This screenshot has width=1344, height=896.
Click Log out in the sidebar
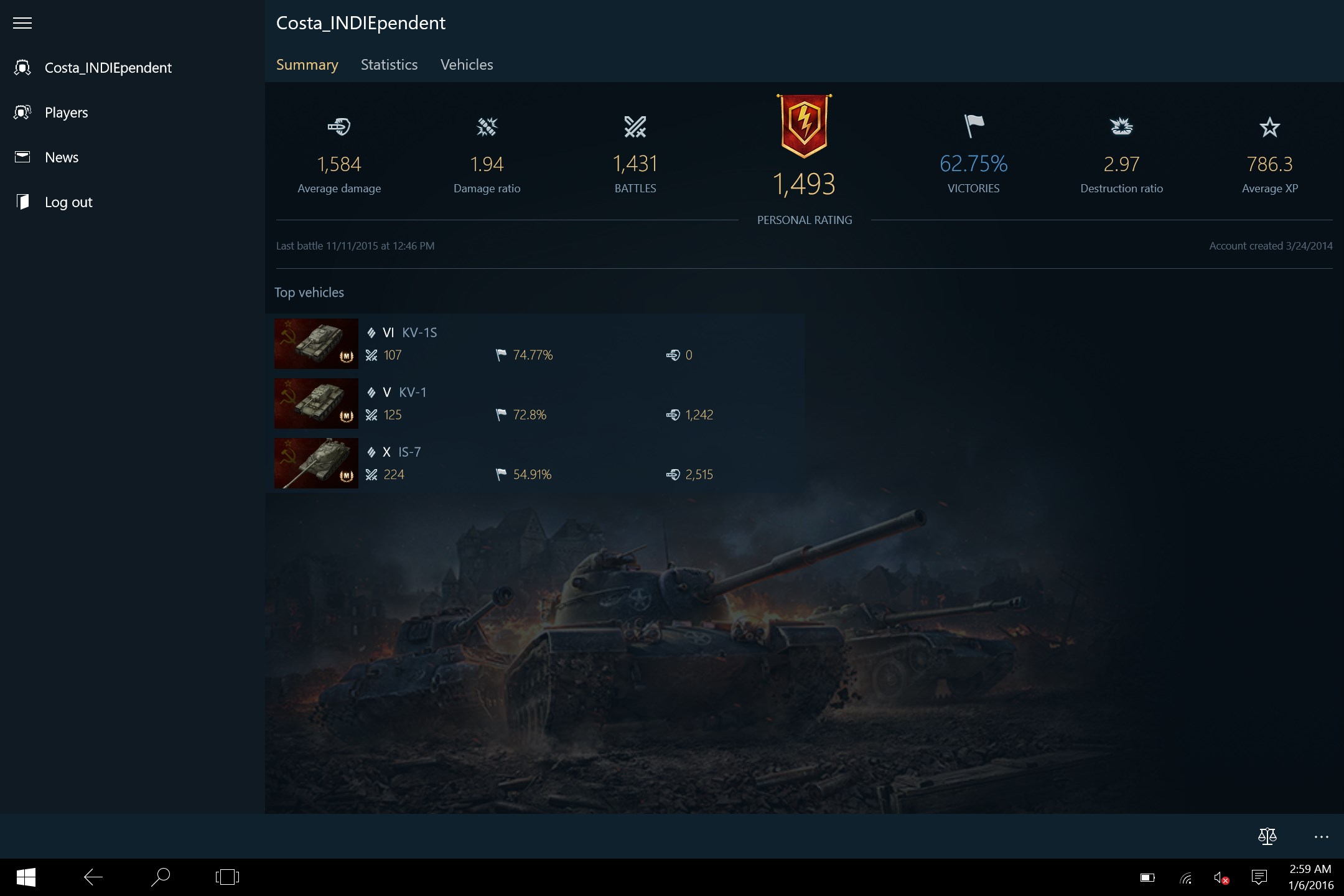68,202
